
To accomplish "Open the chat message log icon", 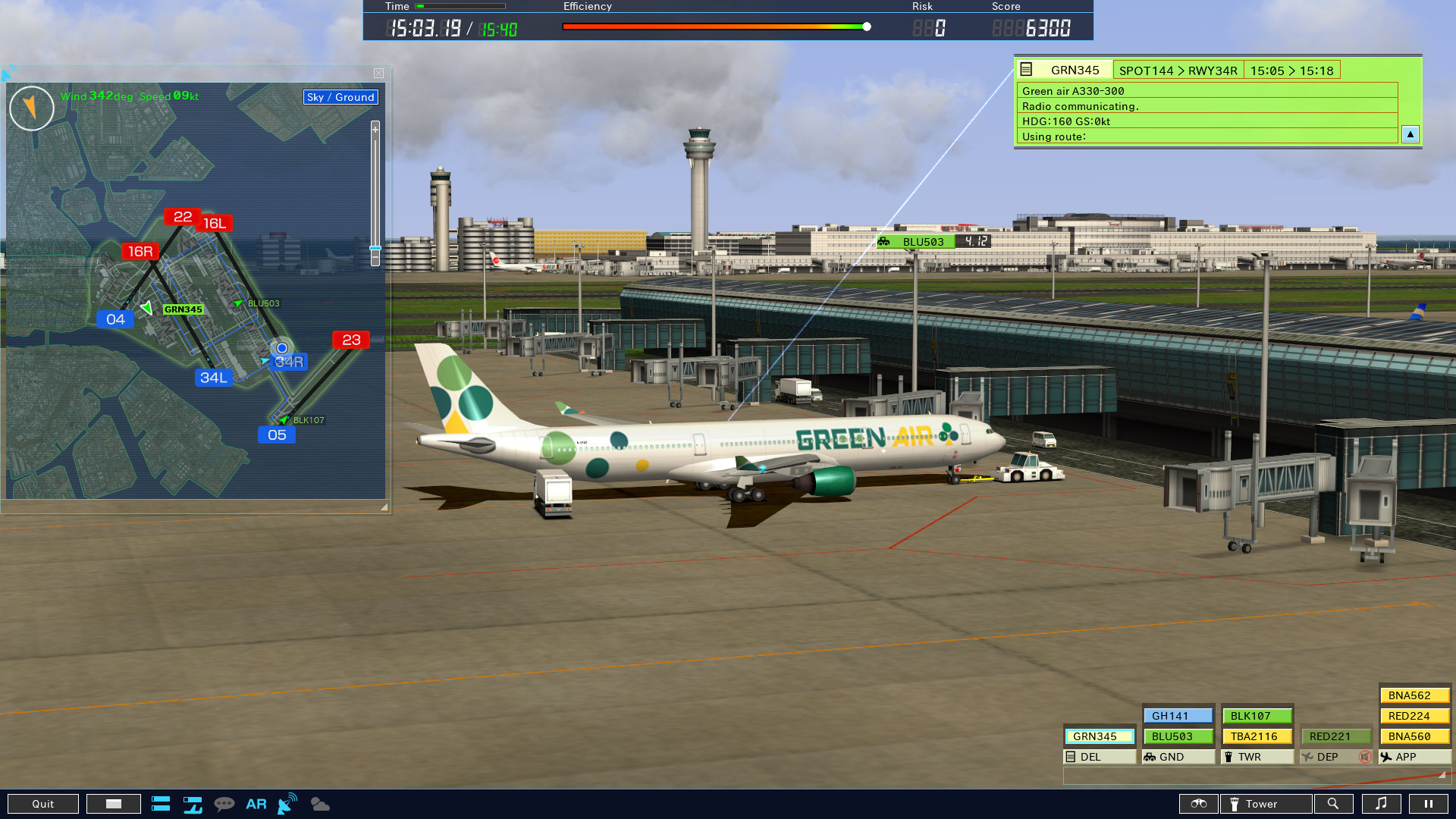I will coord(225,804).
